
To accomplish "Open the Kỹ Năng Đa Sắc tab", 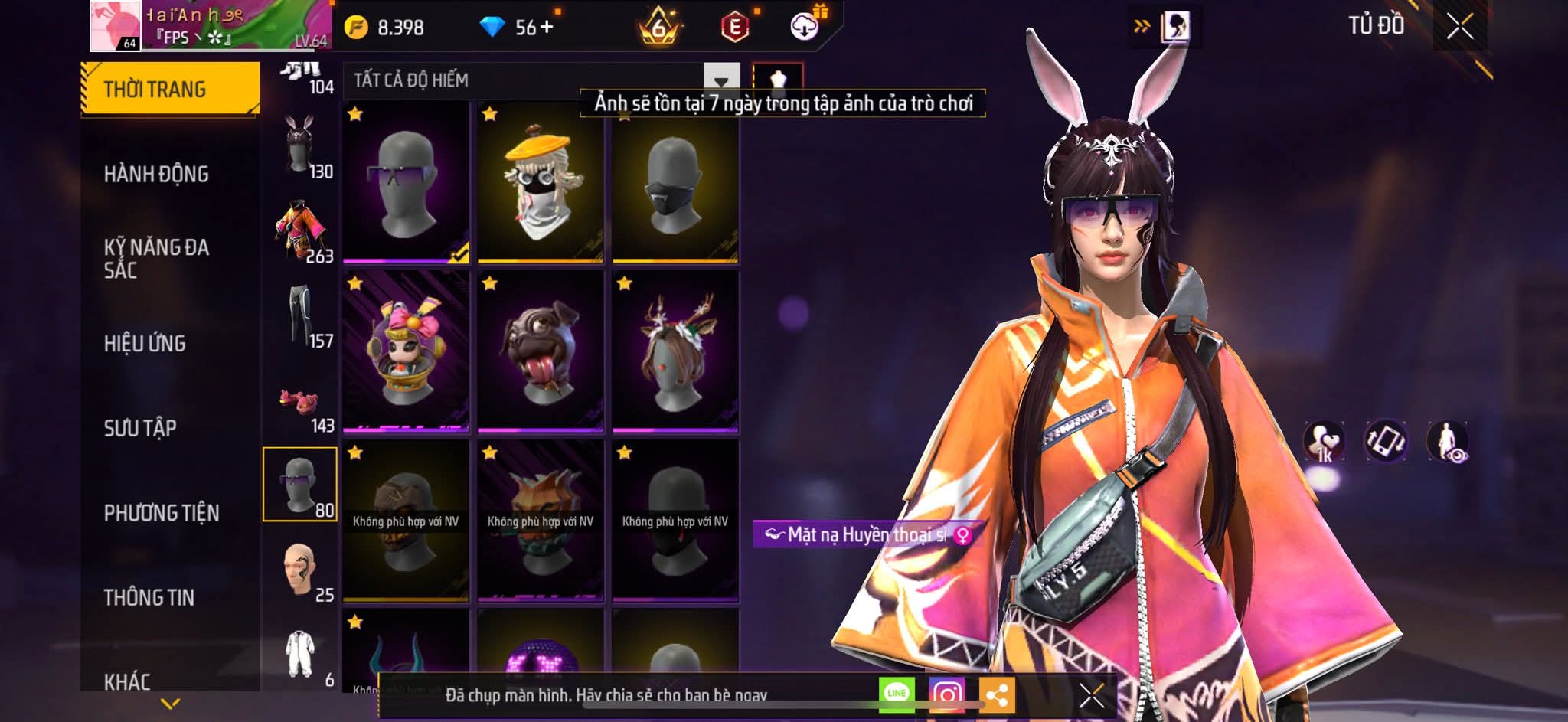I will pos(156,258).
